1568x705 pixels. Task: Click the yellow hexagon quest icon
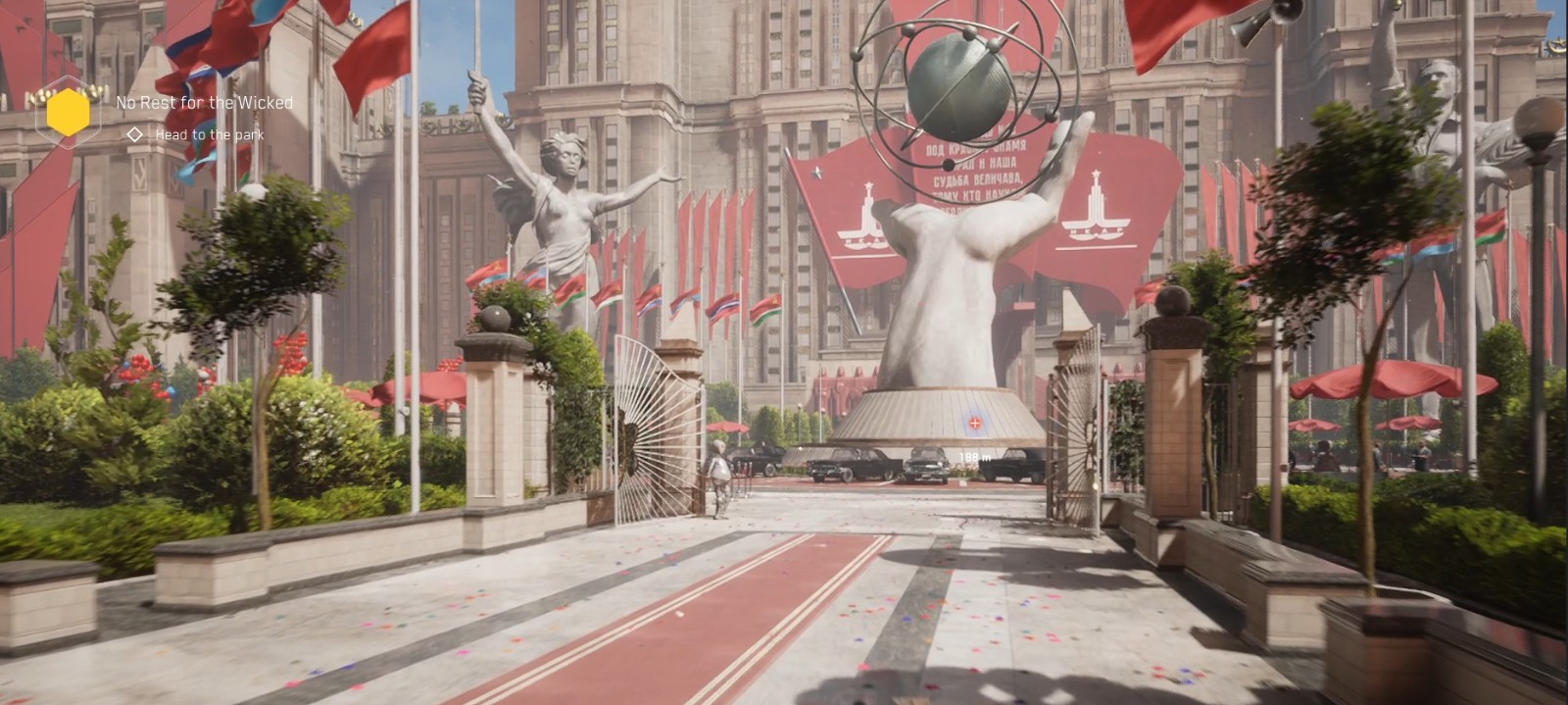pos(68,113)
